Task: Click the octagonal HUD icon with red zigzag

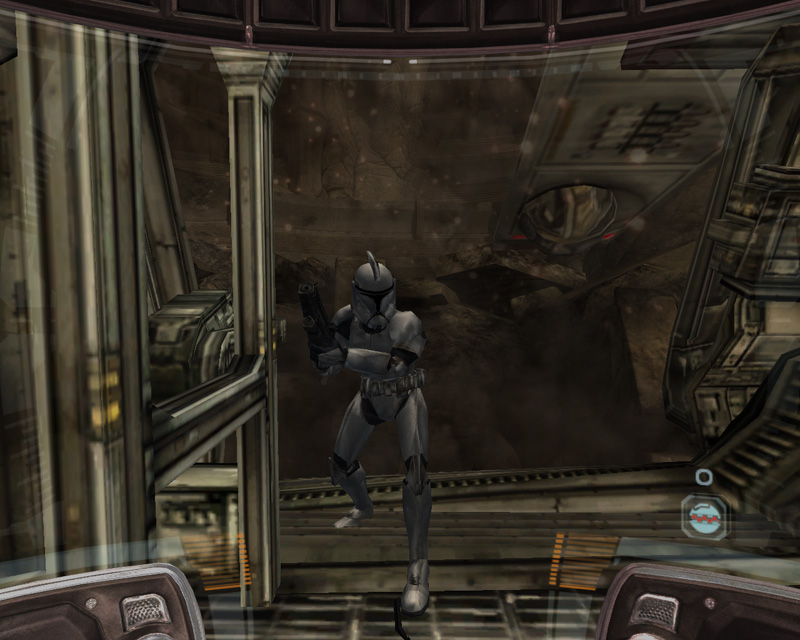Action: (x=704, y=516)
